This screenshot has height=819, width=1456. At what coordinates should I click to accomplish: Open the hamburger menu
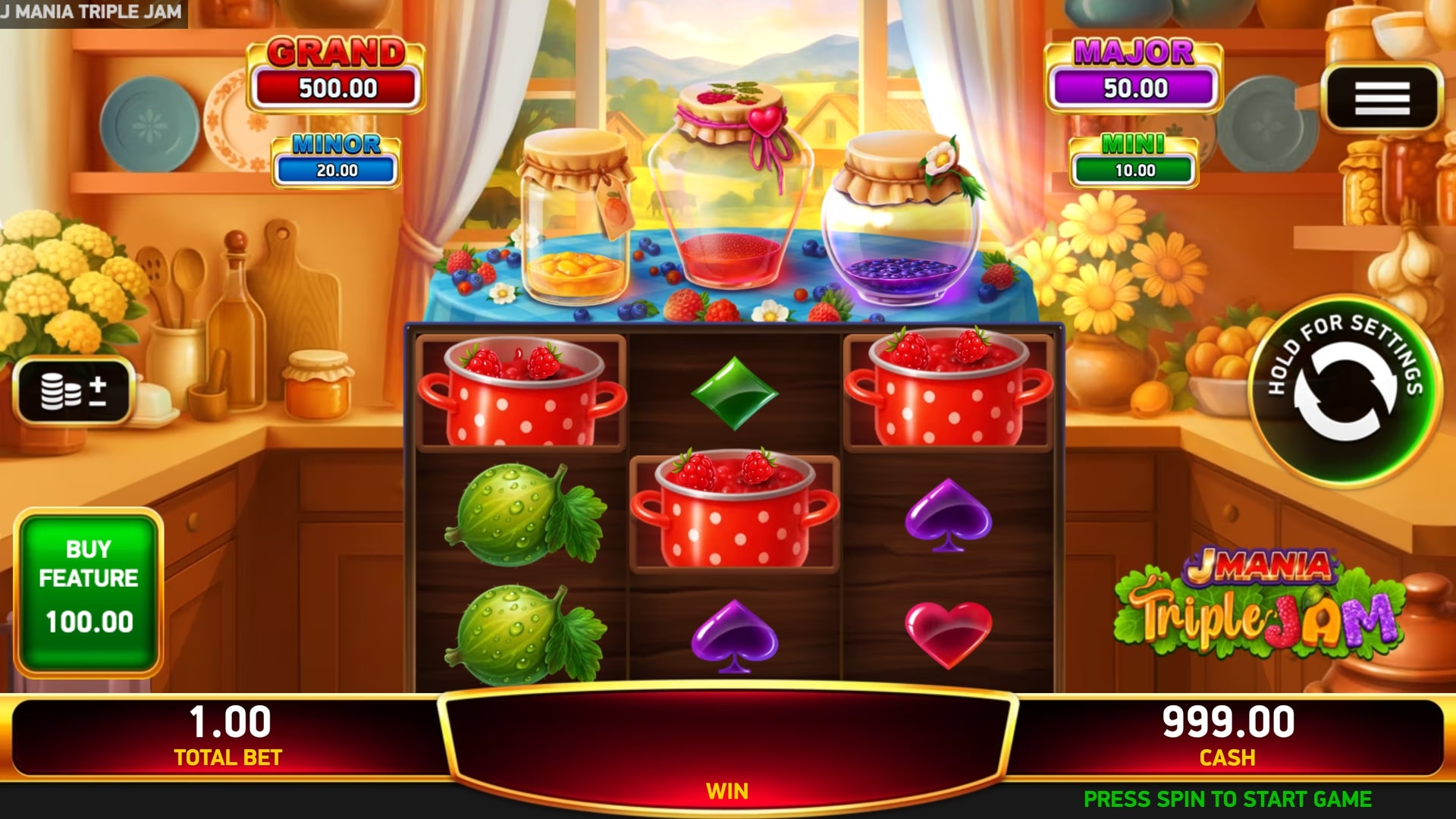[1382, 99]
